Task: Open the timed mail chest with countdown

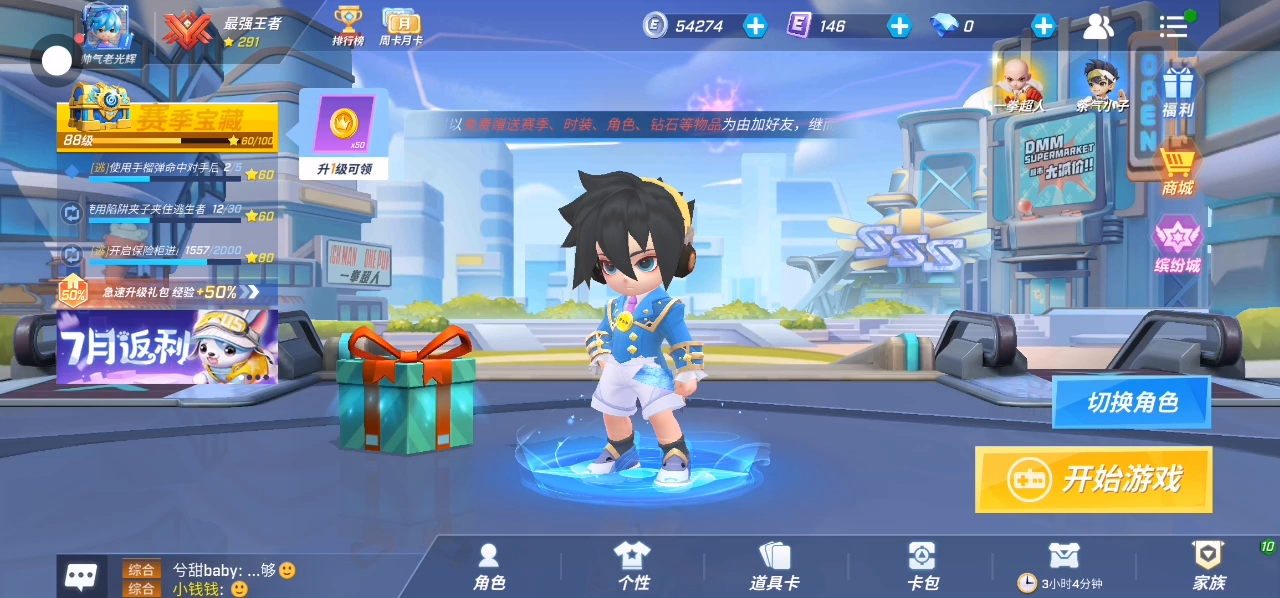Action: 1063,566
